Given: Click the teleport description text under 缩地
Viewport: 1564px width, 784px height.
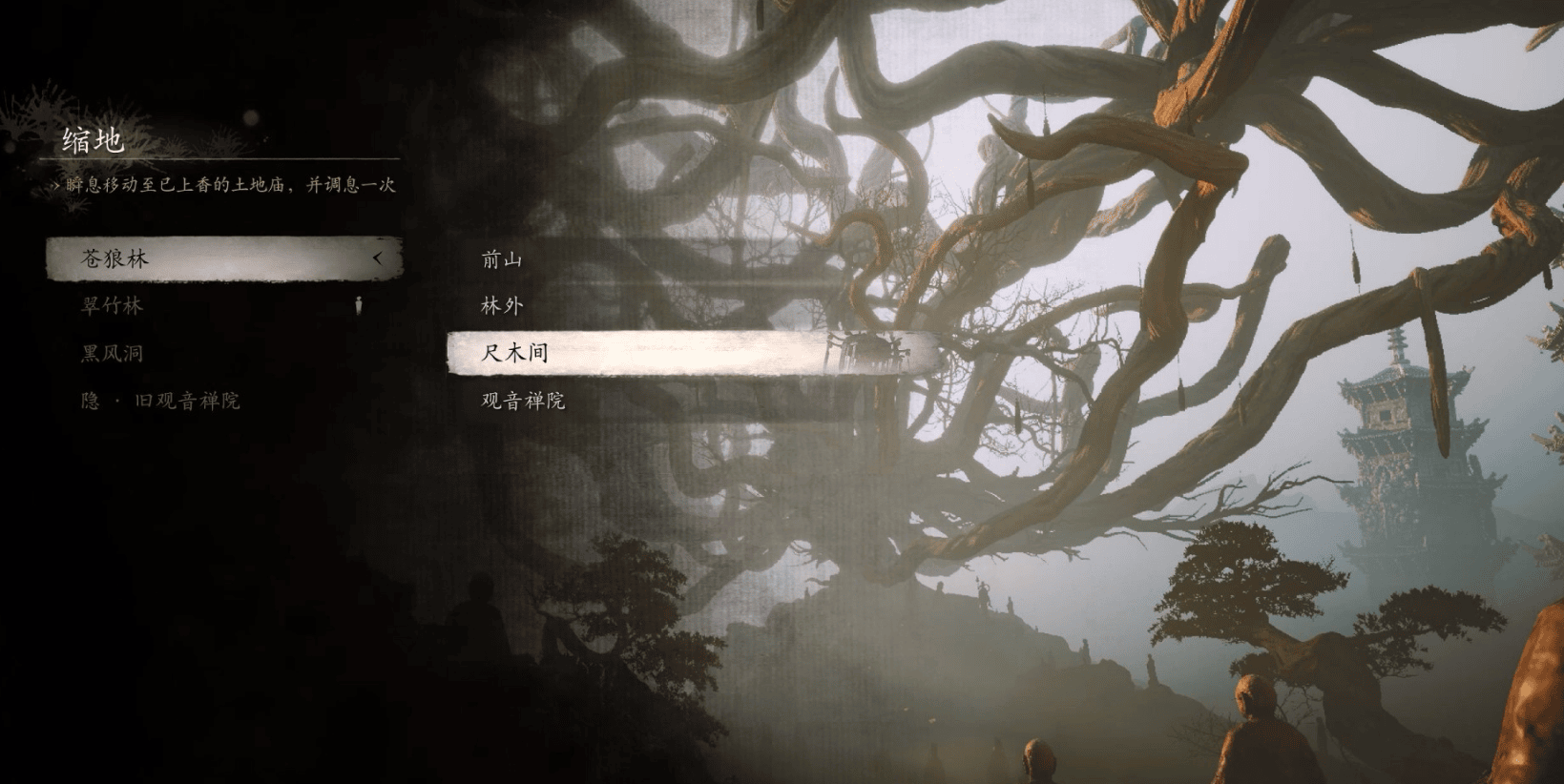Looking at the screenshot, I should 224,186.
